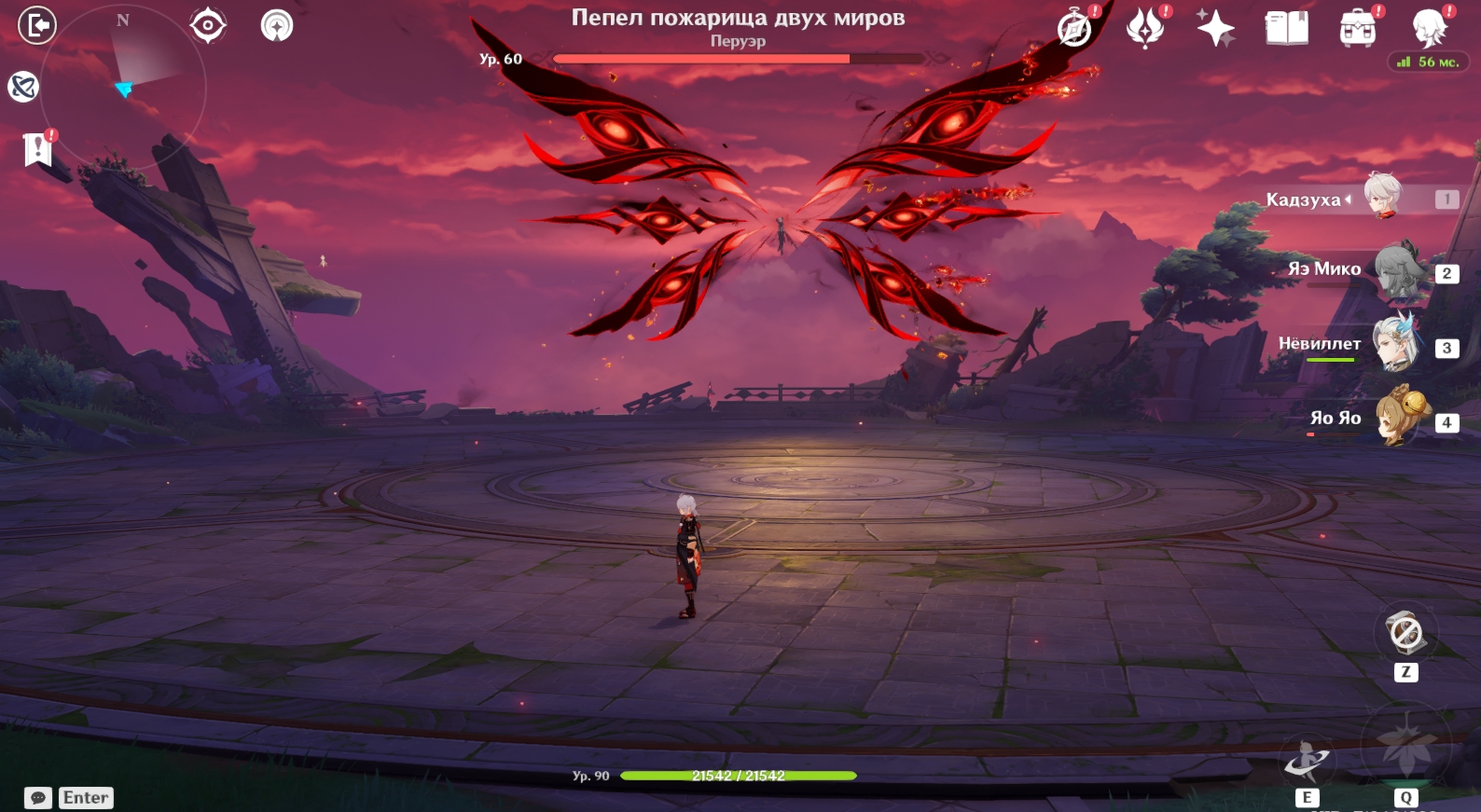Switch to Яэ Мико

tap(1397, 270)
